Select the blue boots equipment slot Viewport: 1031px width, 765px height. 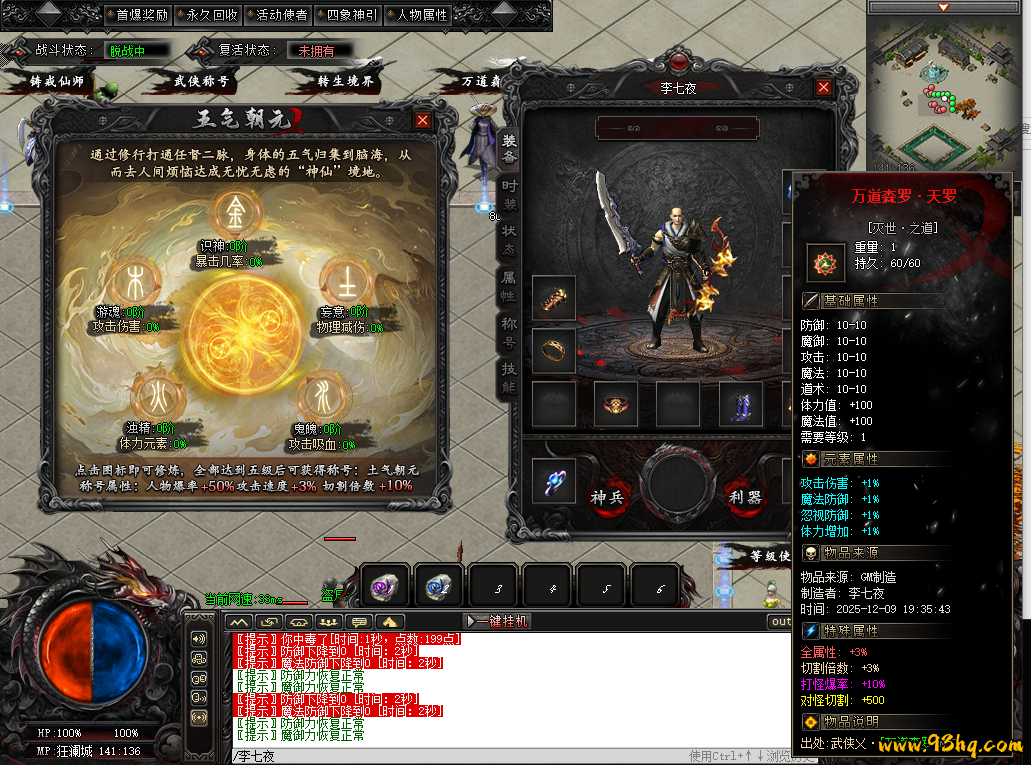point(741,404)
